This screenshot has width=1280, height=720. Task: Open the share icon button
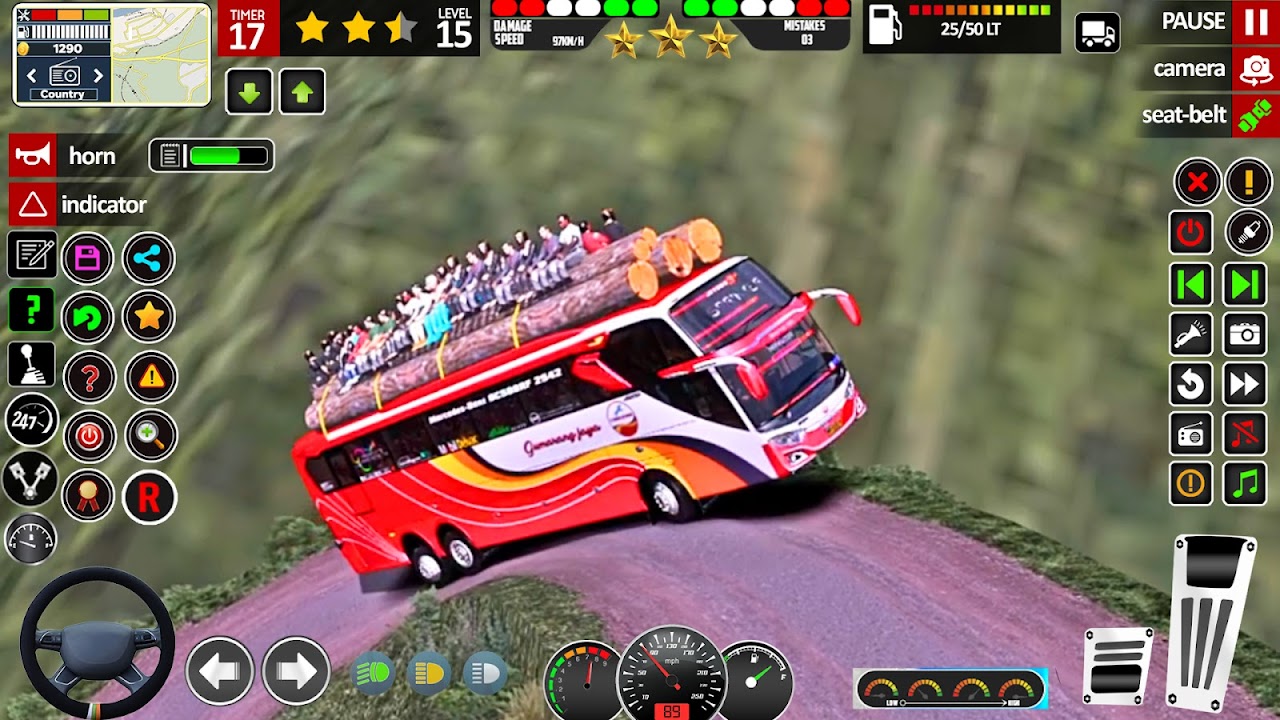(149, 259)
